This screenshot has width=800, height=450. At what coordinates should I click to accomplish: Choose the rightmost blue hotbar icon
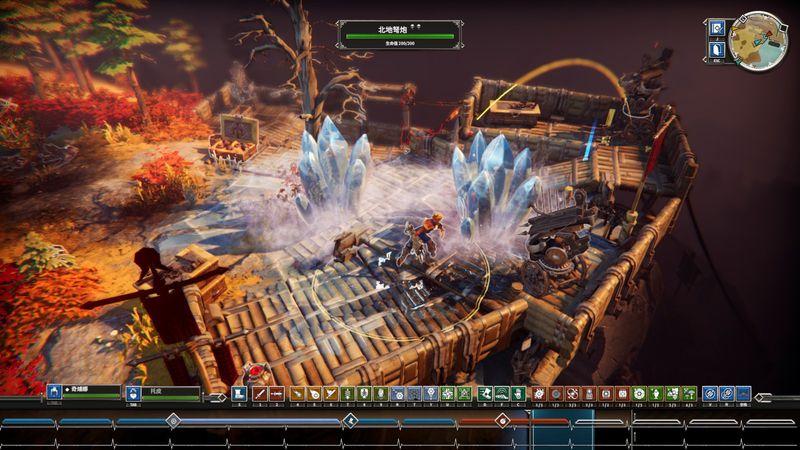pos(743,394)
